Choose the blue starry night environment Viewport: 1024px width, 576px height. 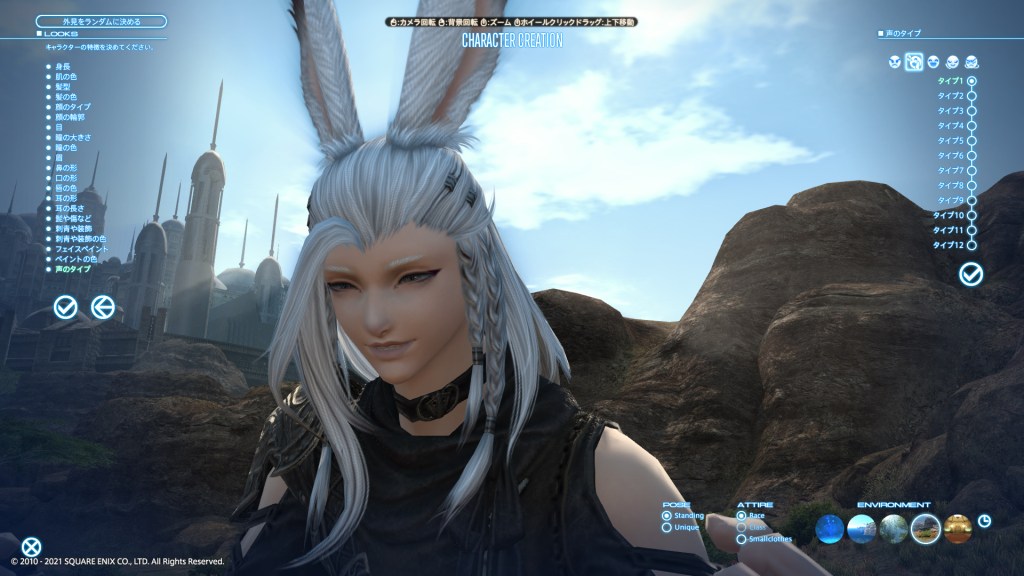click(829, 528)
